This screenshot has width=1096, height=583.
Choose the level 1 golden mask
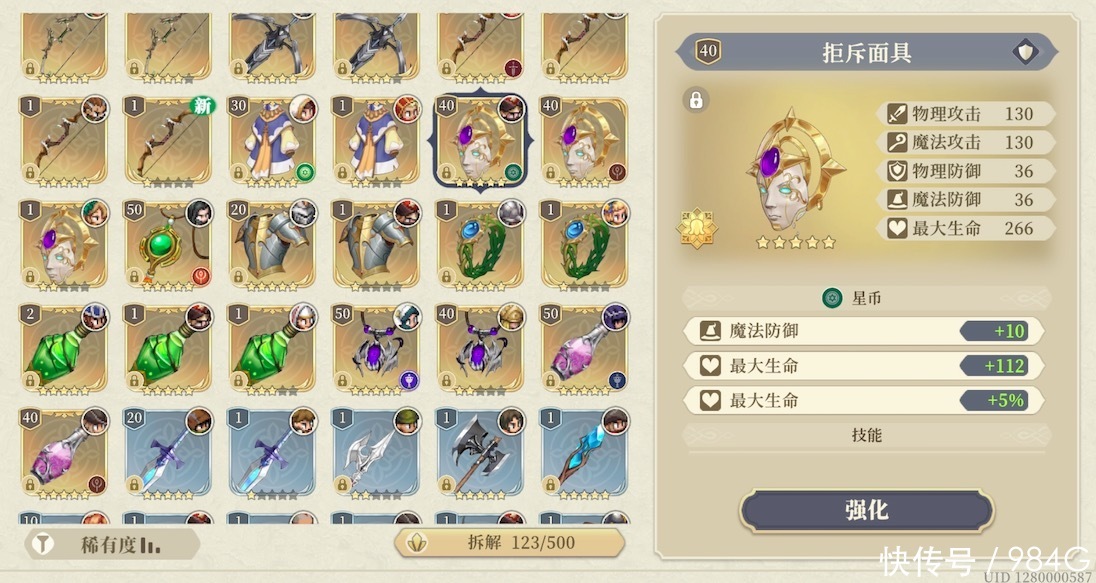click(x=65, y=243)
